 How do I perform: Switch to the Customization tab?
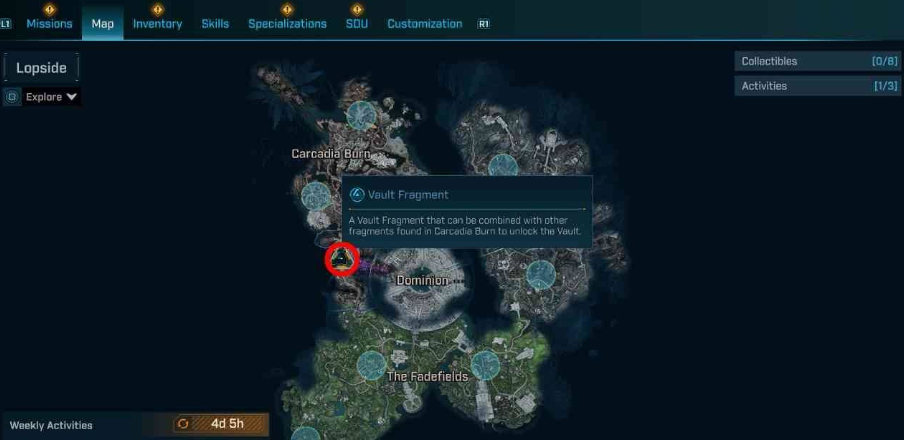click(424, 23)
